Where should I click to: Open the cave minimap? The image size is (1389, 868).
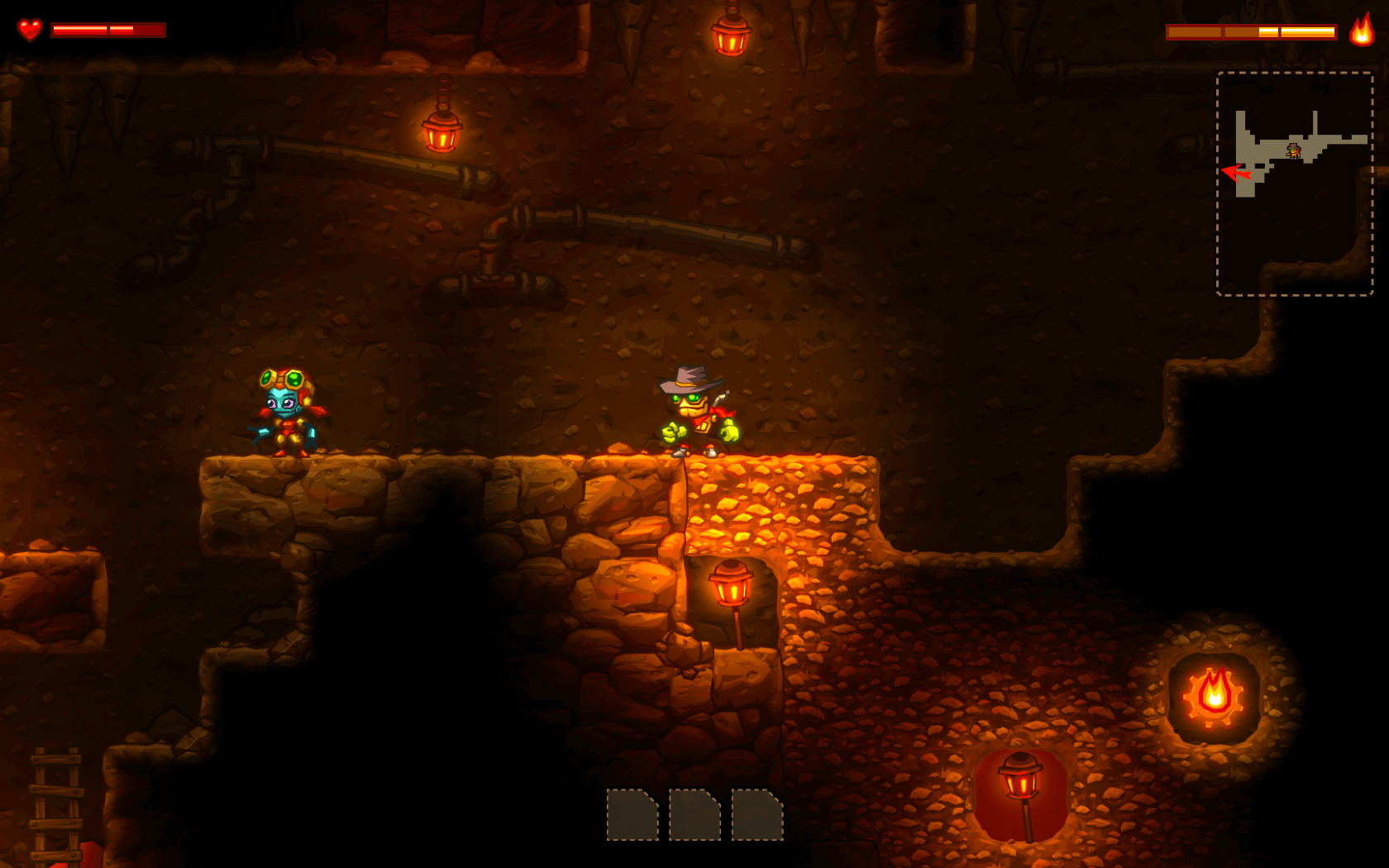(1294, 183)
